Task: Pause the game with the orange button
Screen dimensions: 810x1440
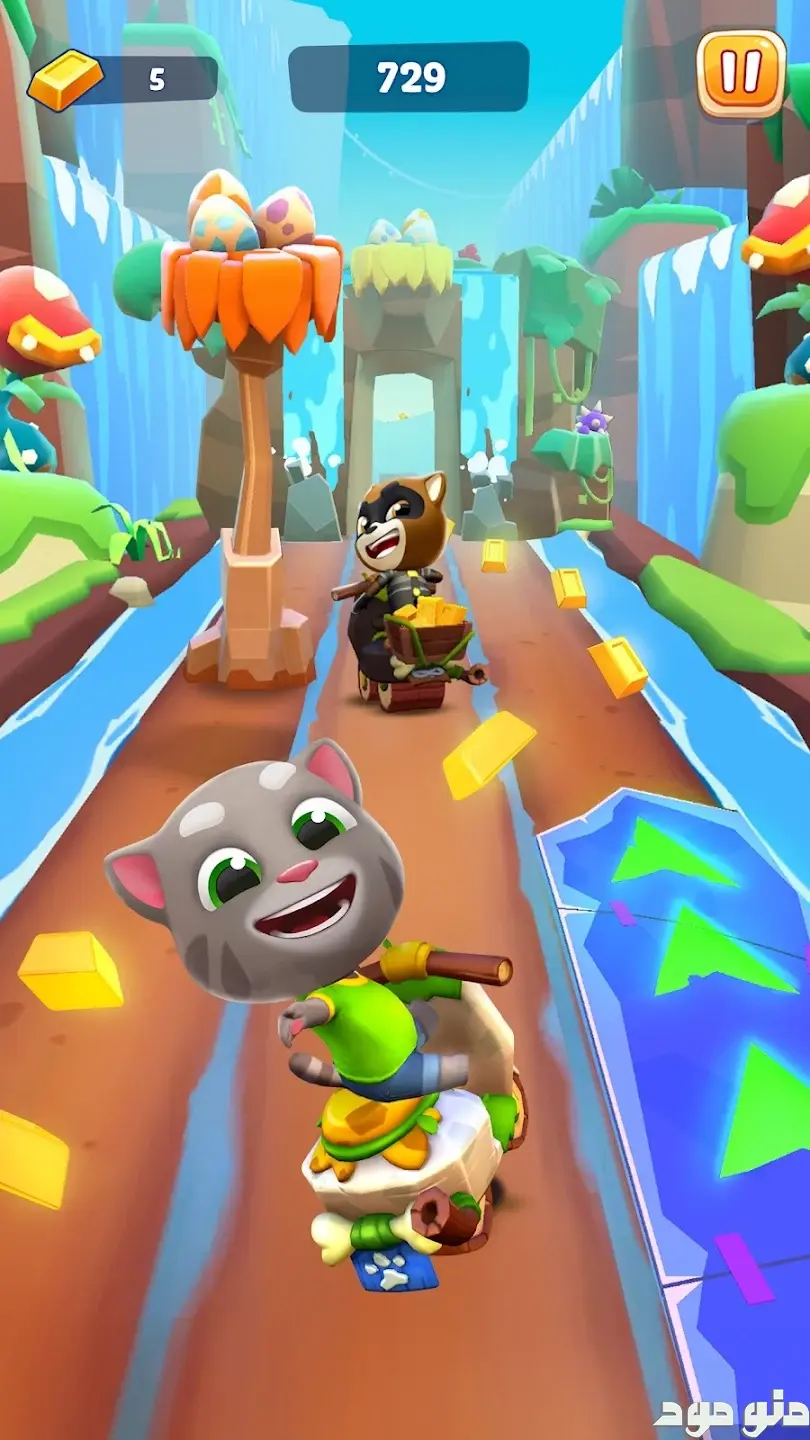Action: click(741, 73)
